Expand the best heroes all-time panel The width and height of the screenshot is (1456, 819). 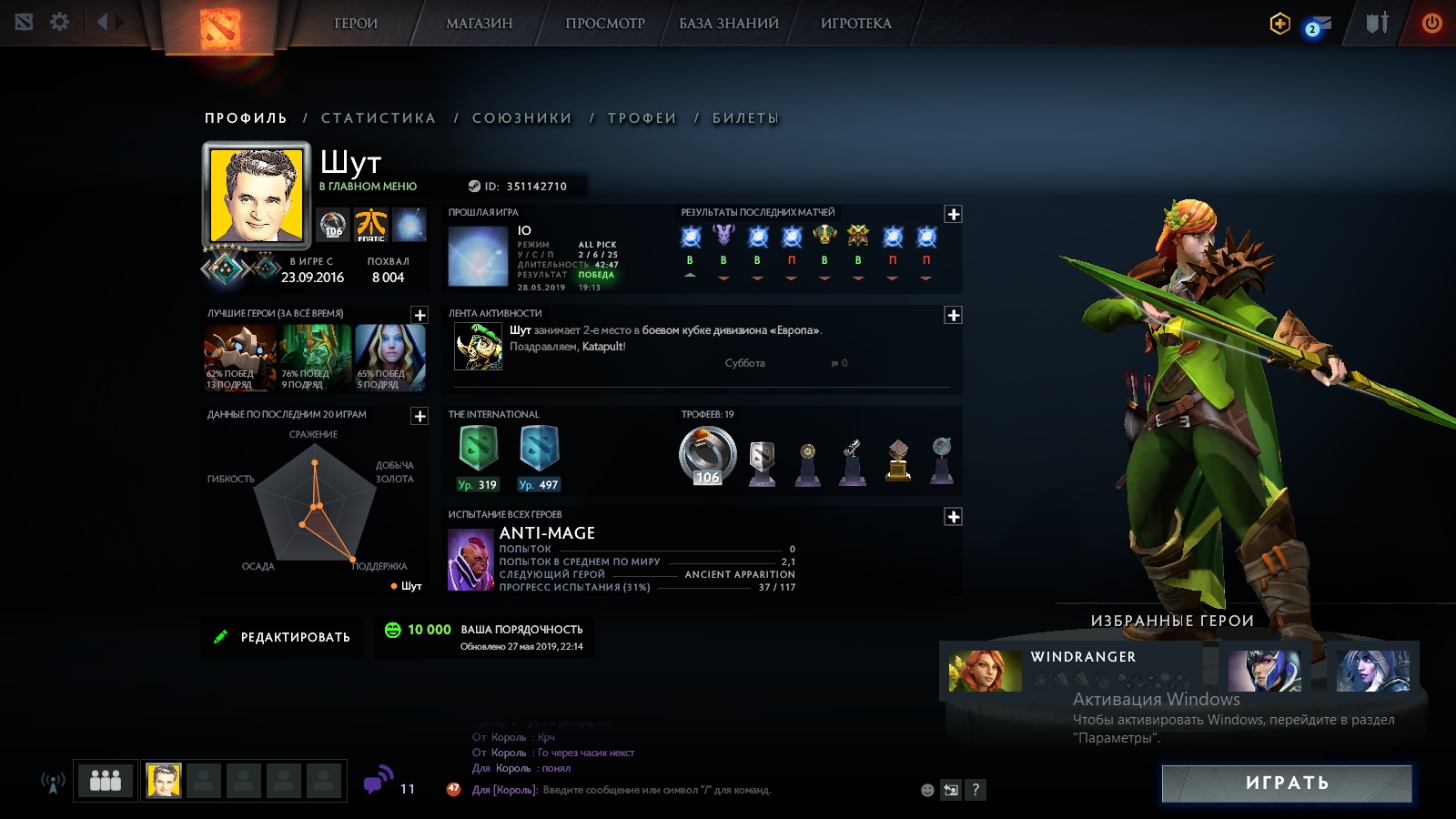tap(420, 315)
